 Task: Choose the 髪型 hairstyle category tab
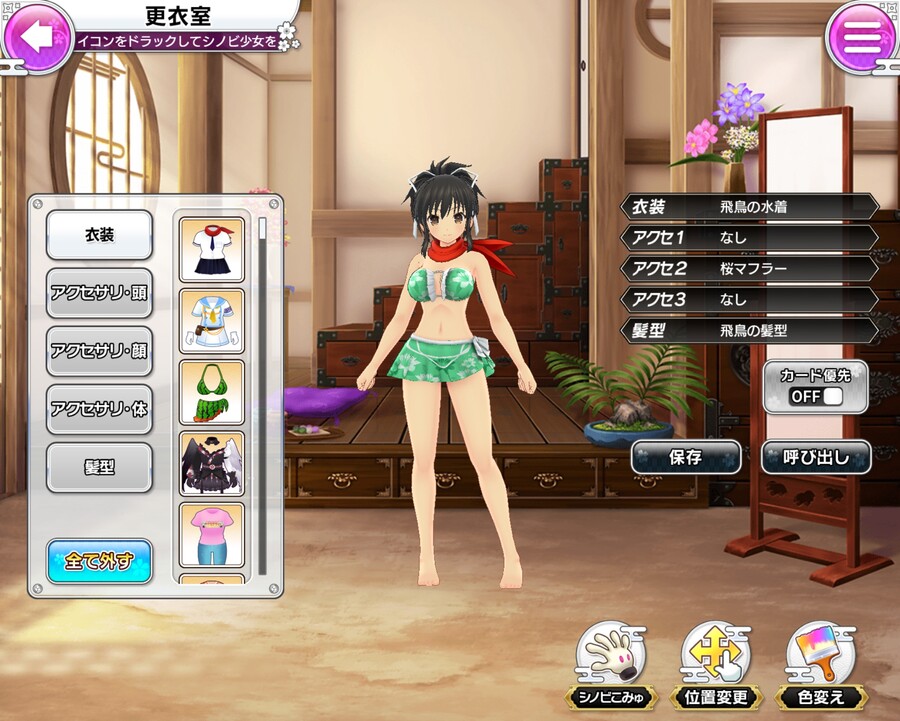[99, 467]
